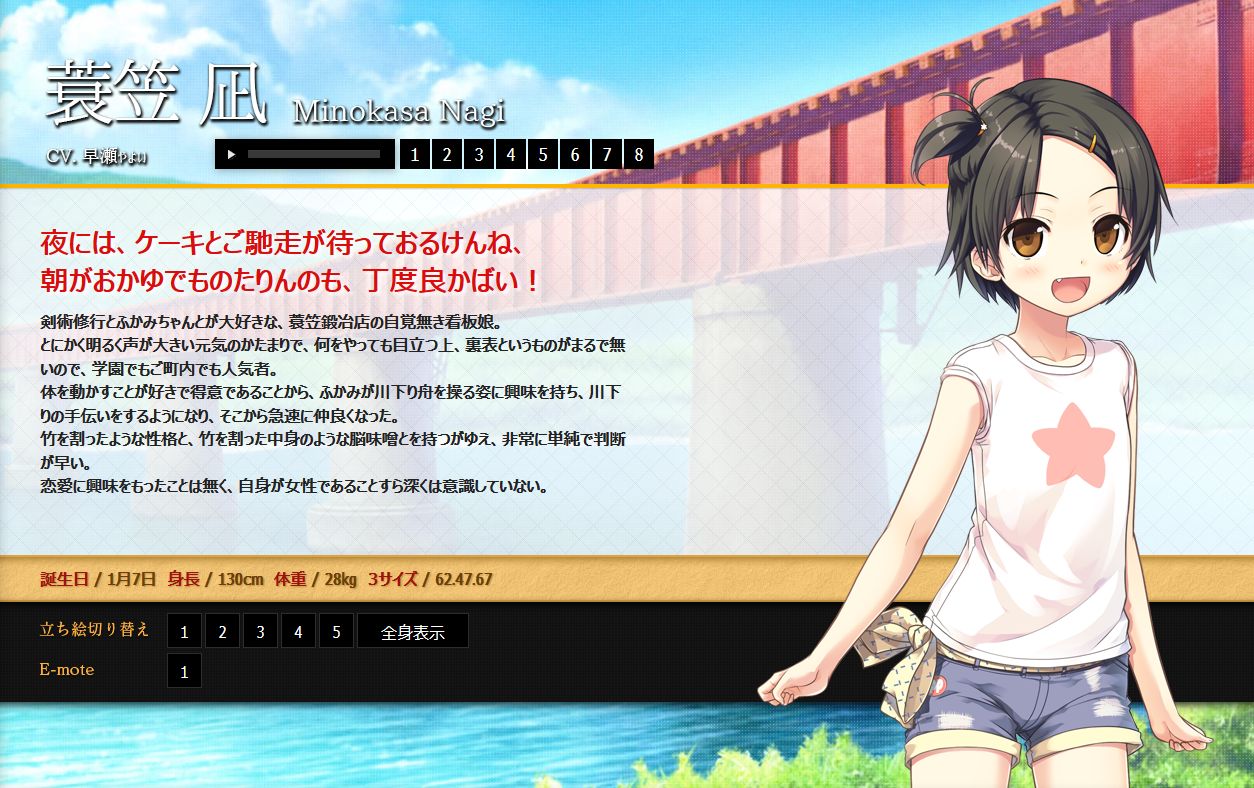Switch to standing pose 1
1254x788 pixels.
click(184, 631)
